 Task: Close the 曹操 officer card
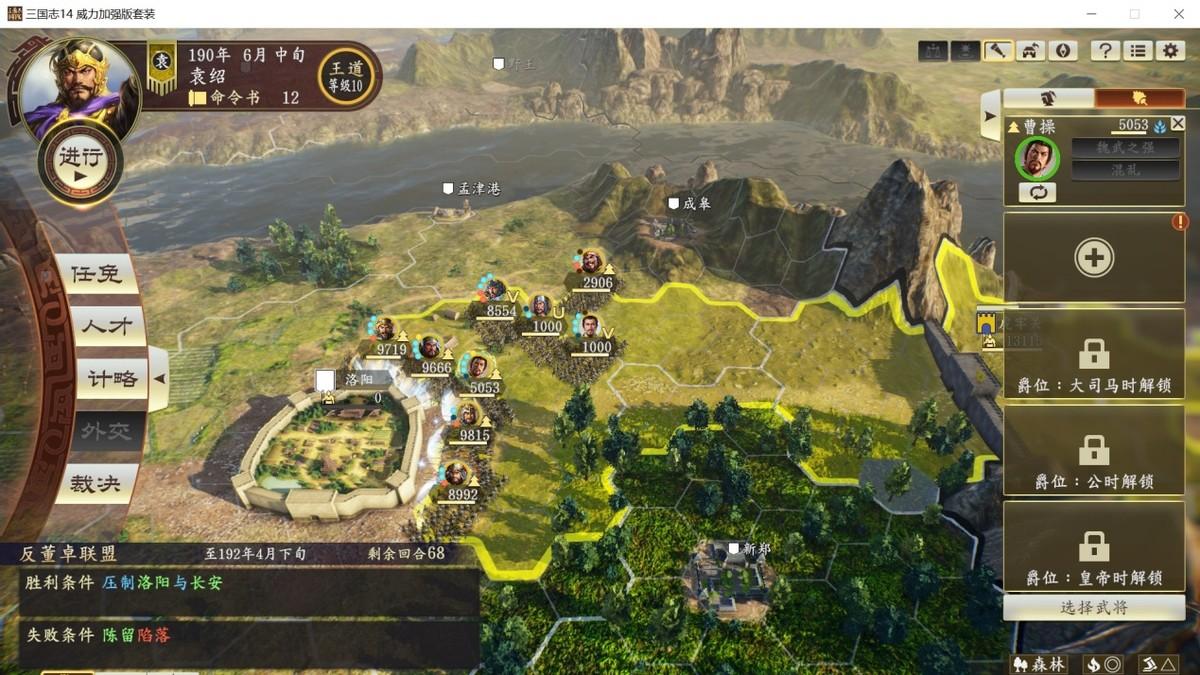1177,124
